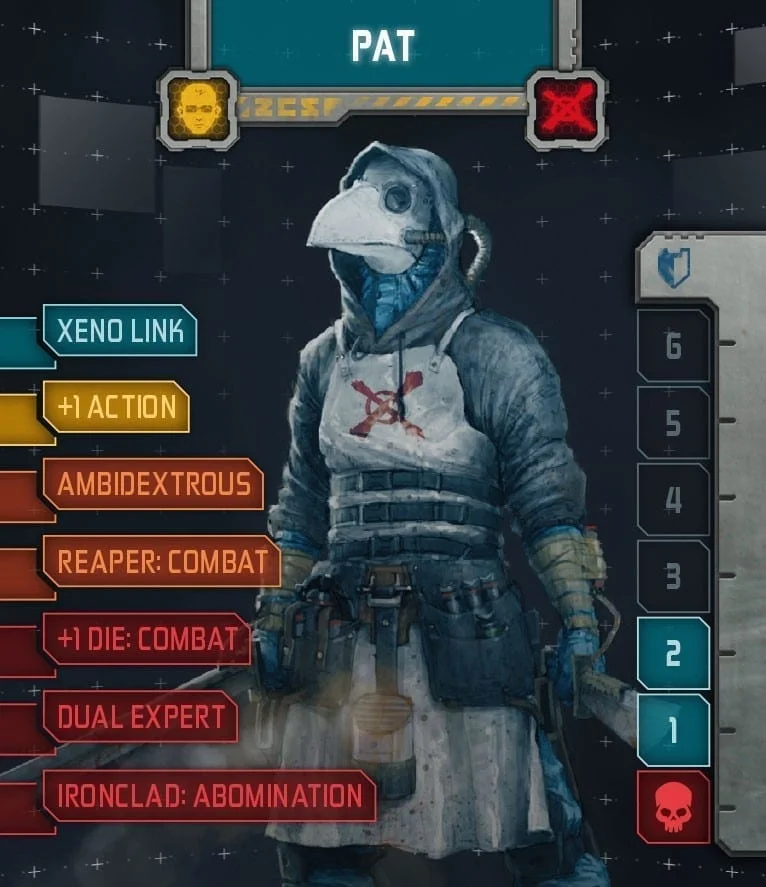
Task: Select the Ambidextrous skill
Action: coord(153,484)
